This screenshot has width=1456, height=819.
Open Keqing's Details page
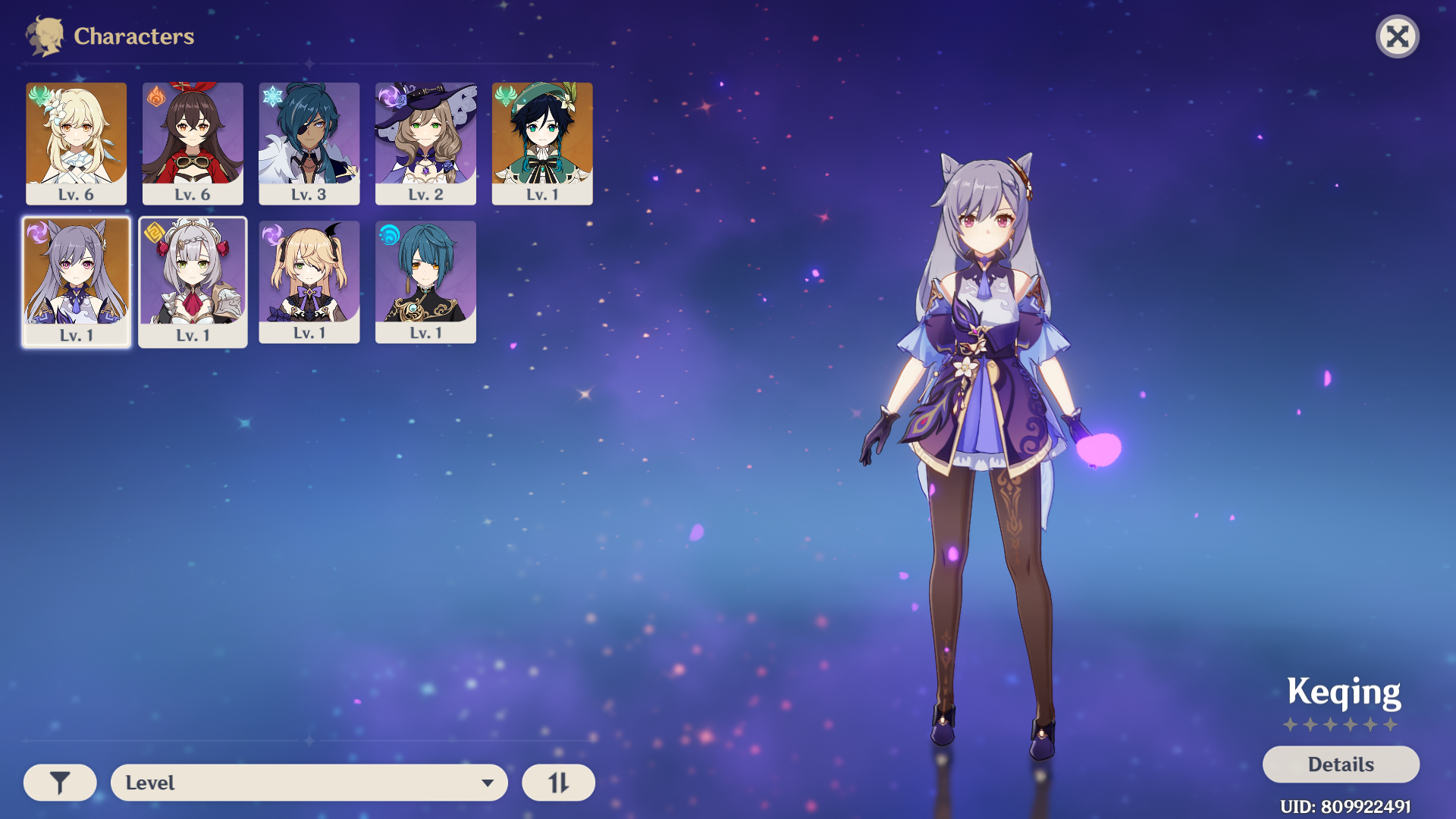(x=1340, y=764)
